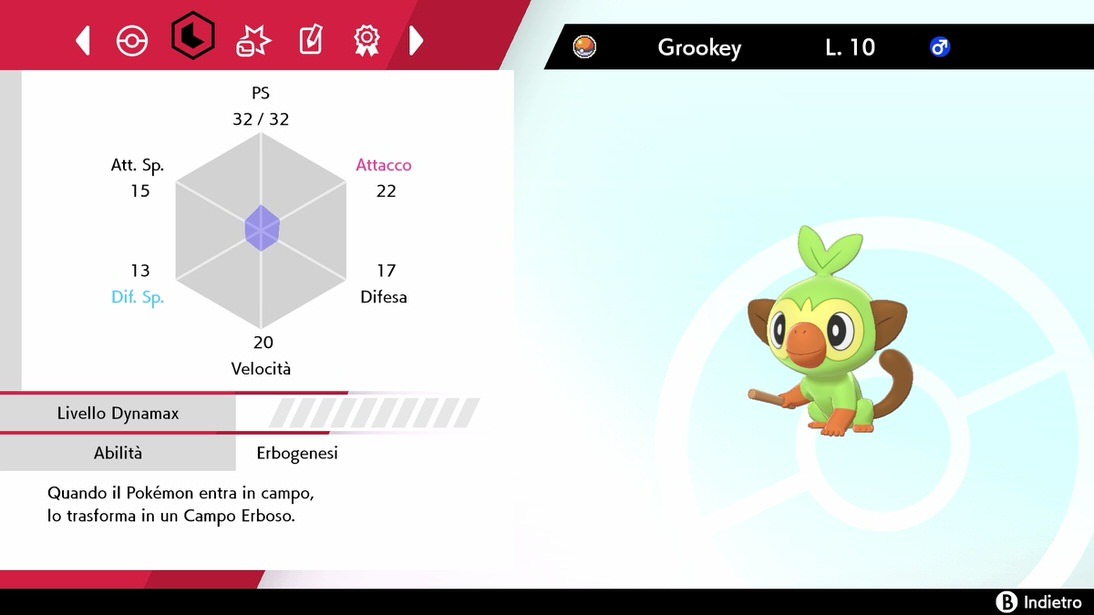The height and width of the screenshot is (615, 1094).
Task: Go to the next summary page arrow
Action: pyautogui.click(x=416, y=40)
